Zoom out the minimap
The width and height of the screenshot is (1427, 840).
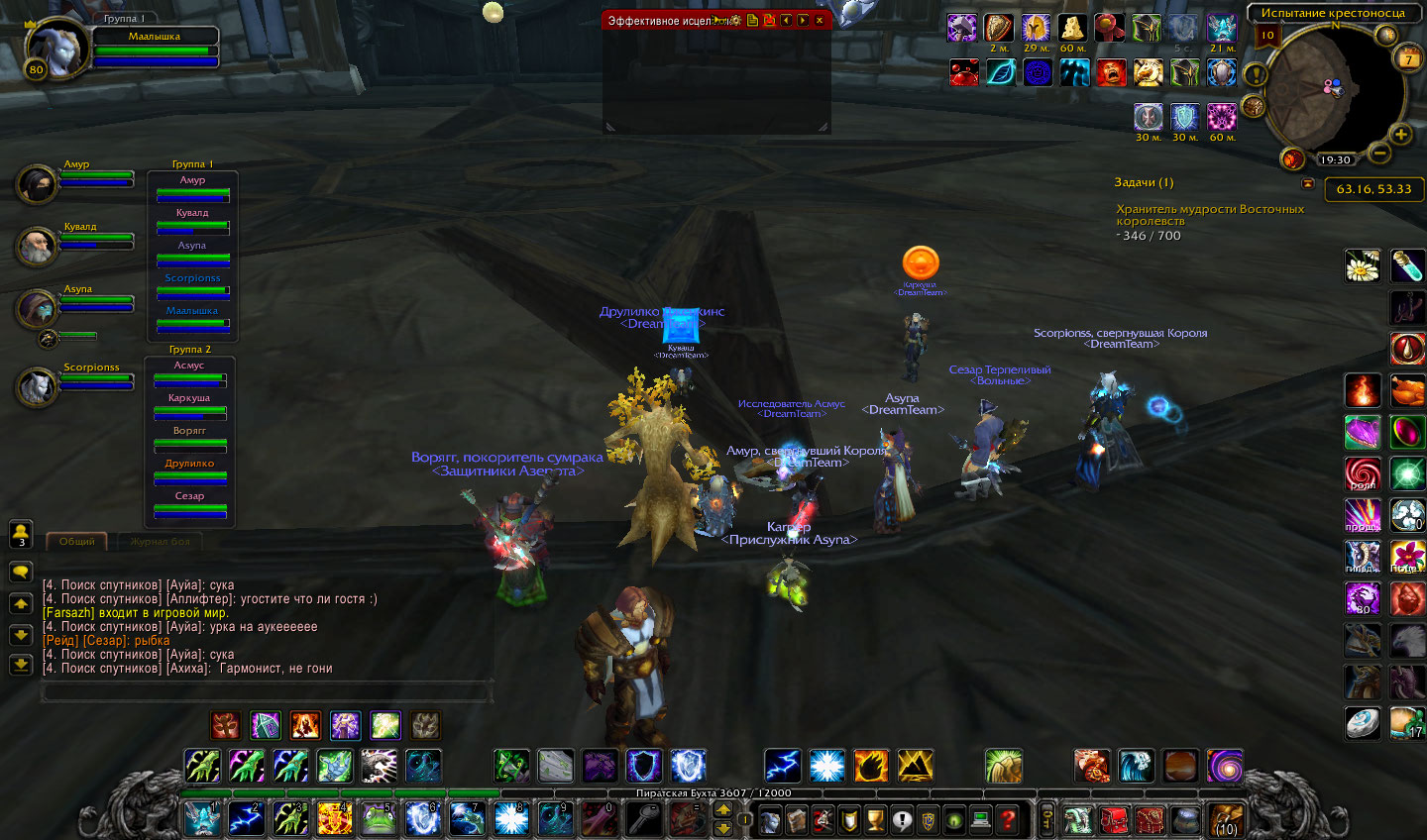(1378, 154)
